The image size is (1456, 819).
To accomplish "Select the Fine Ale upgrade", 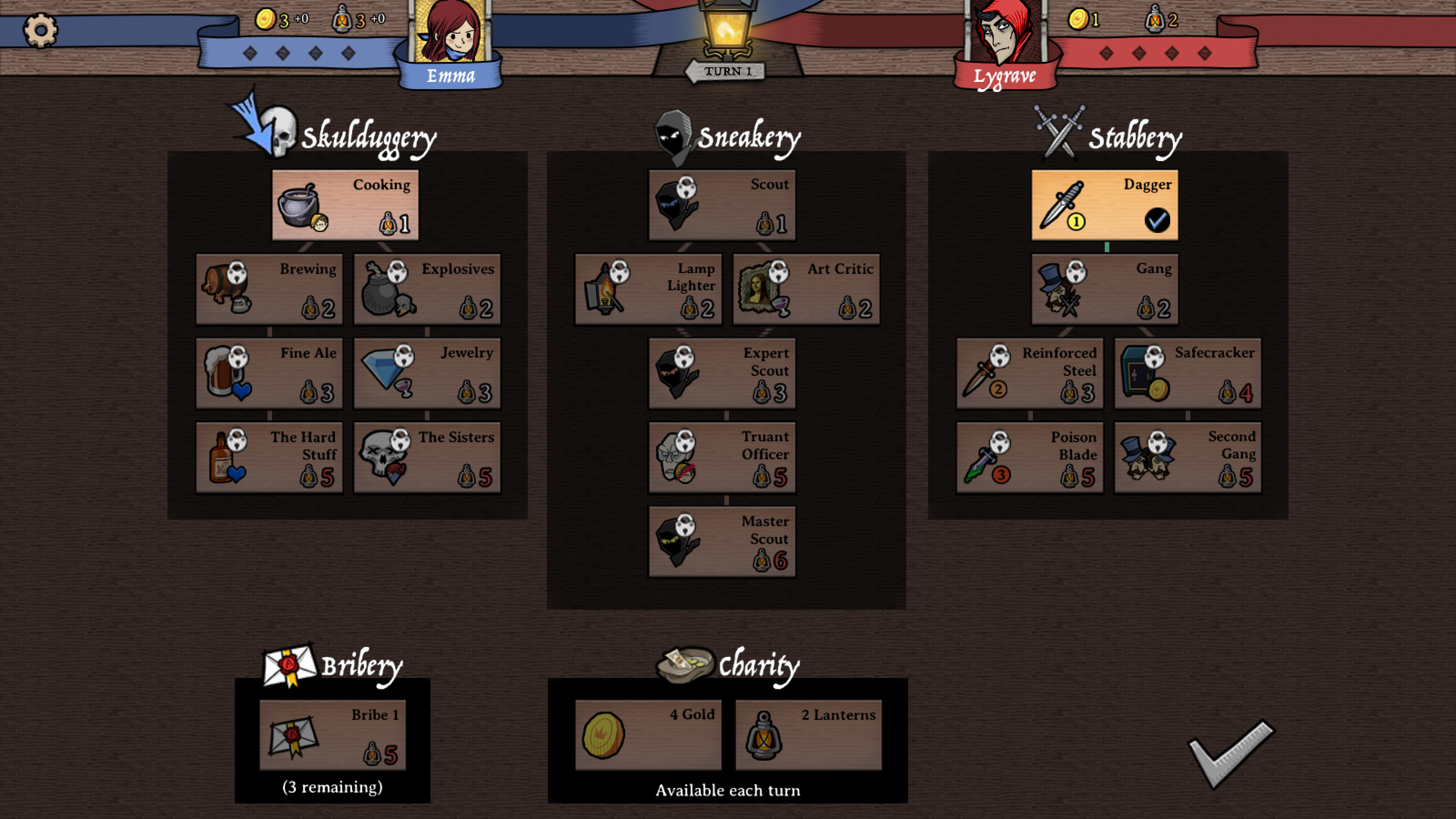I will (269, 373).
